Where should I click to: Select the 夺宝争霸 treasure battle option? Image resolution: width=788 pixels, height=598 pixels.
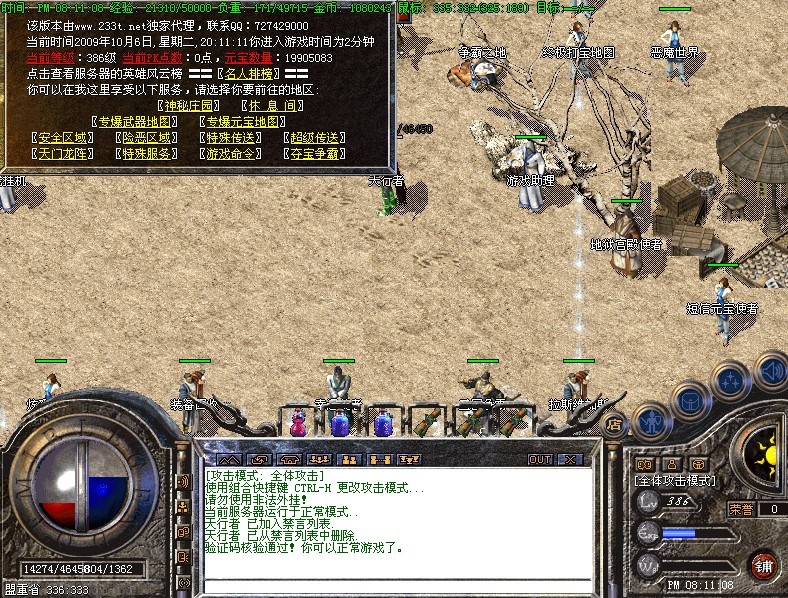[313, 154]
